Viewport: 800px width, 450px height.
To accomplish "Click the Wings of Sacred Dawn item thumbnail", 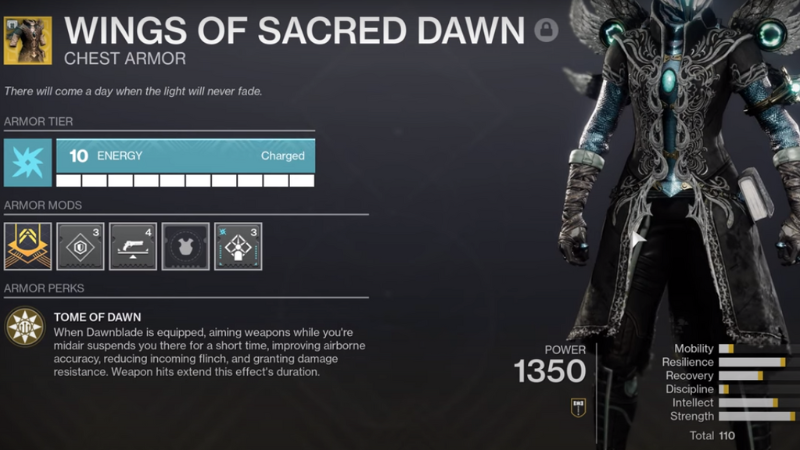I will point(28,40).
